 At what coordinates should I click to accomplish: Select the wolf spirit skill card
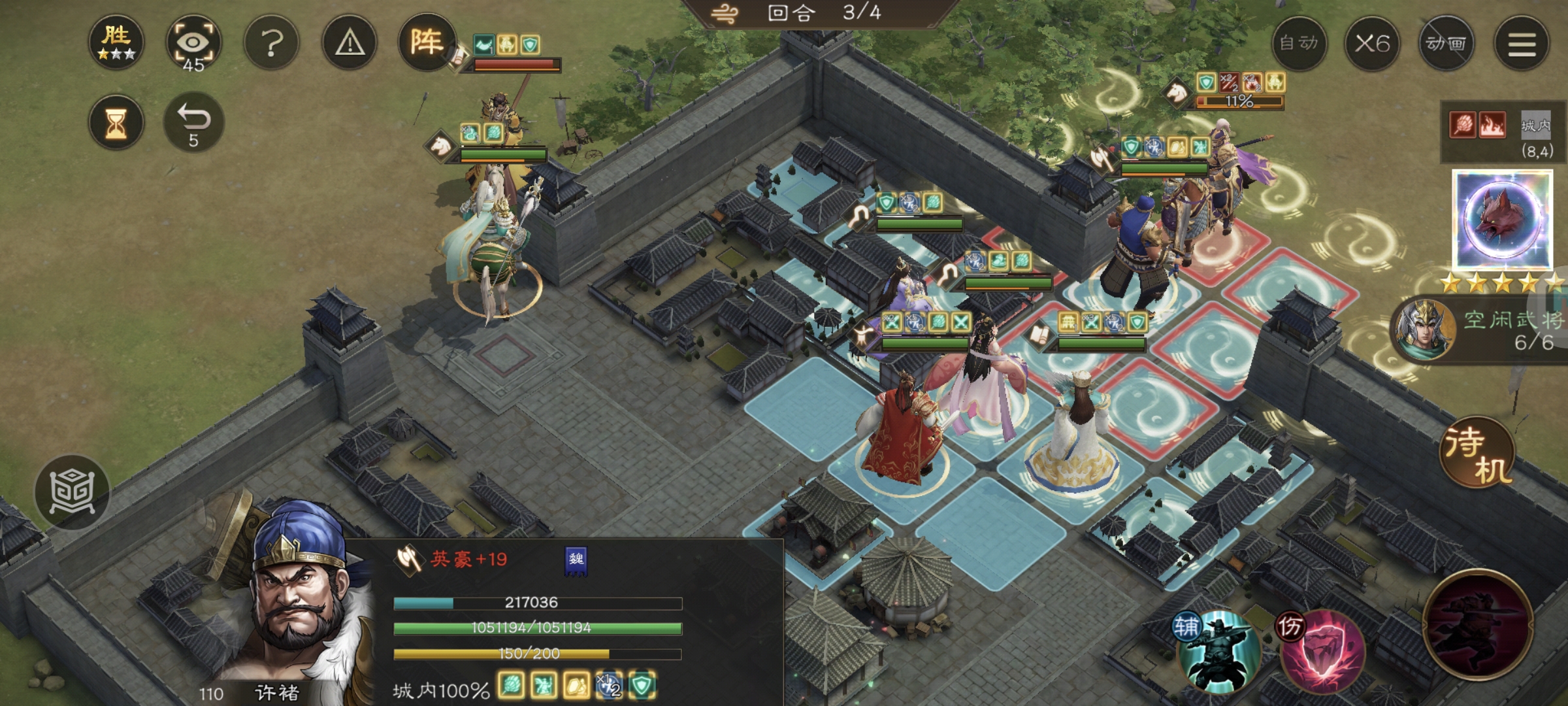(1502, 220)
